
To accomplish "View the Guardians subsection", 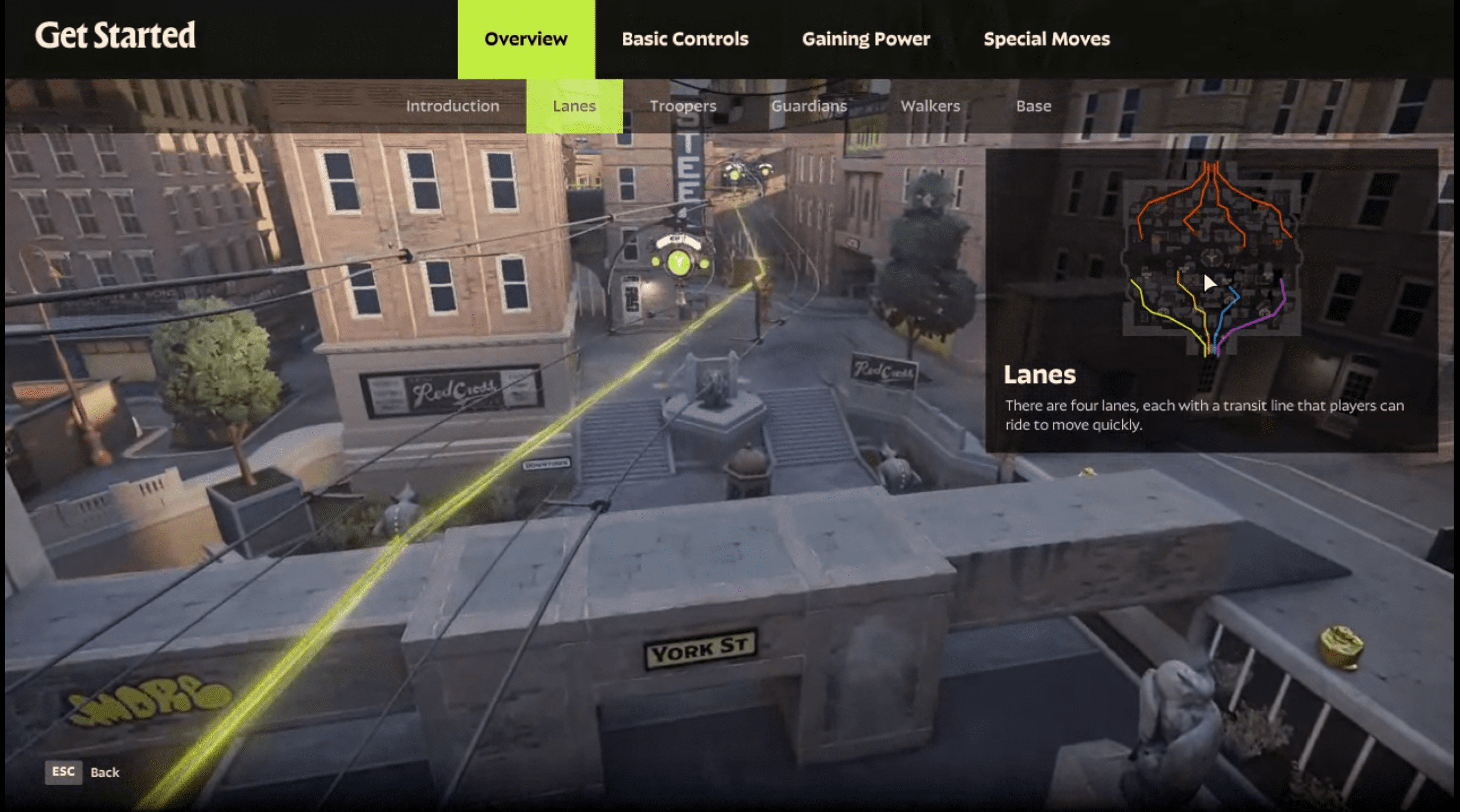I will [x=809, y=106].
